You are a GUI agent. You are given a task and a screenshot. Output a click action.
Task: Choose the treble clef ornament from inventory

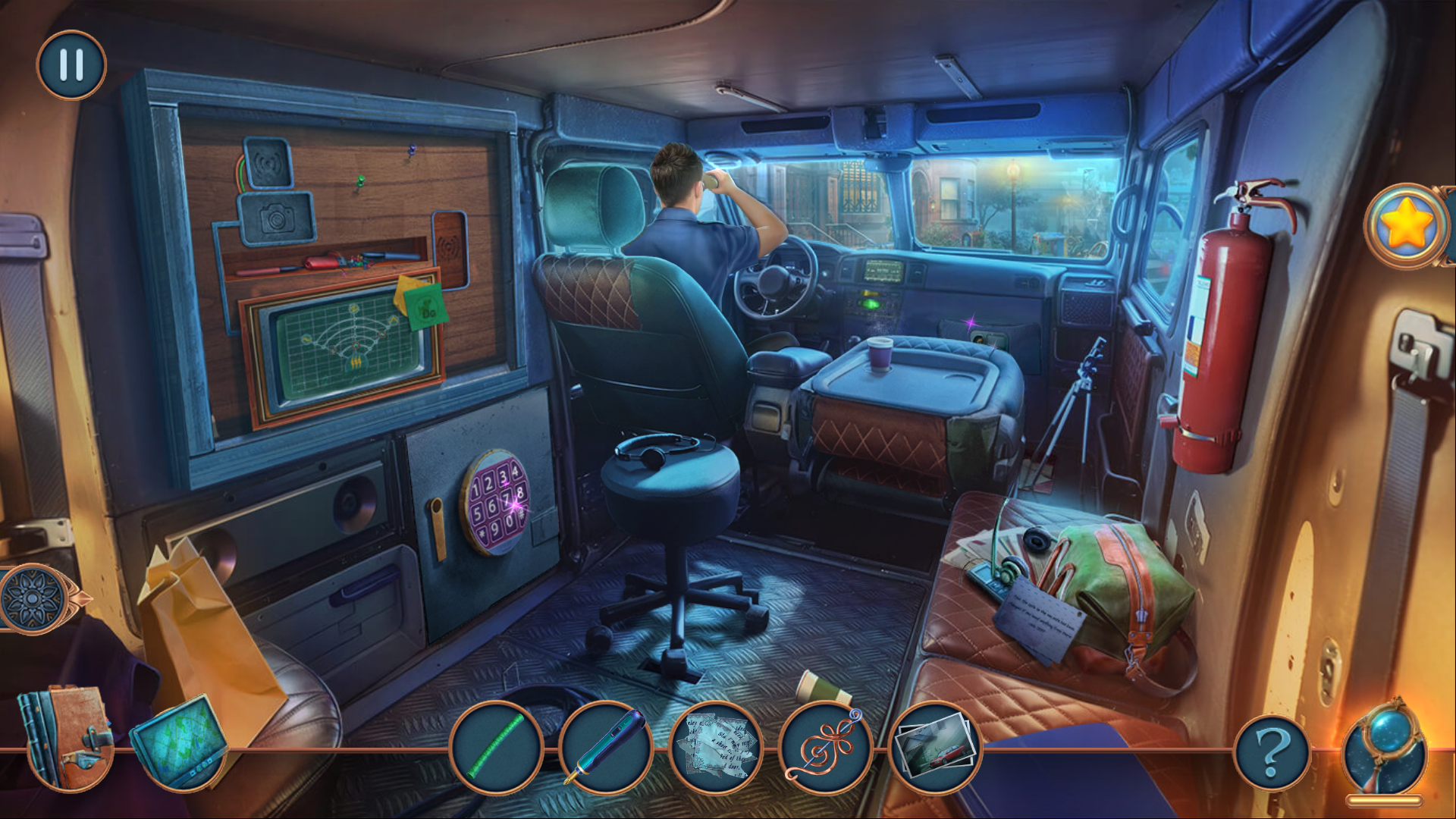(824, 747)
